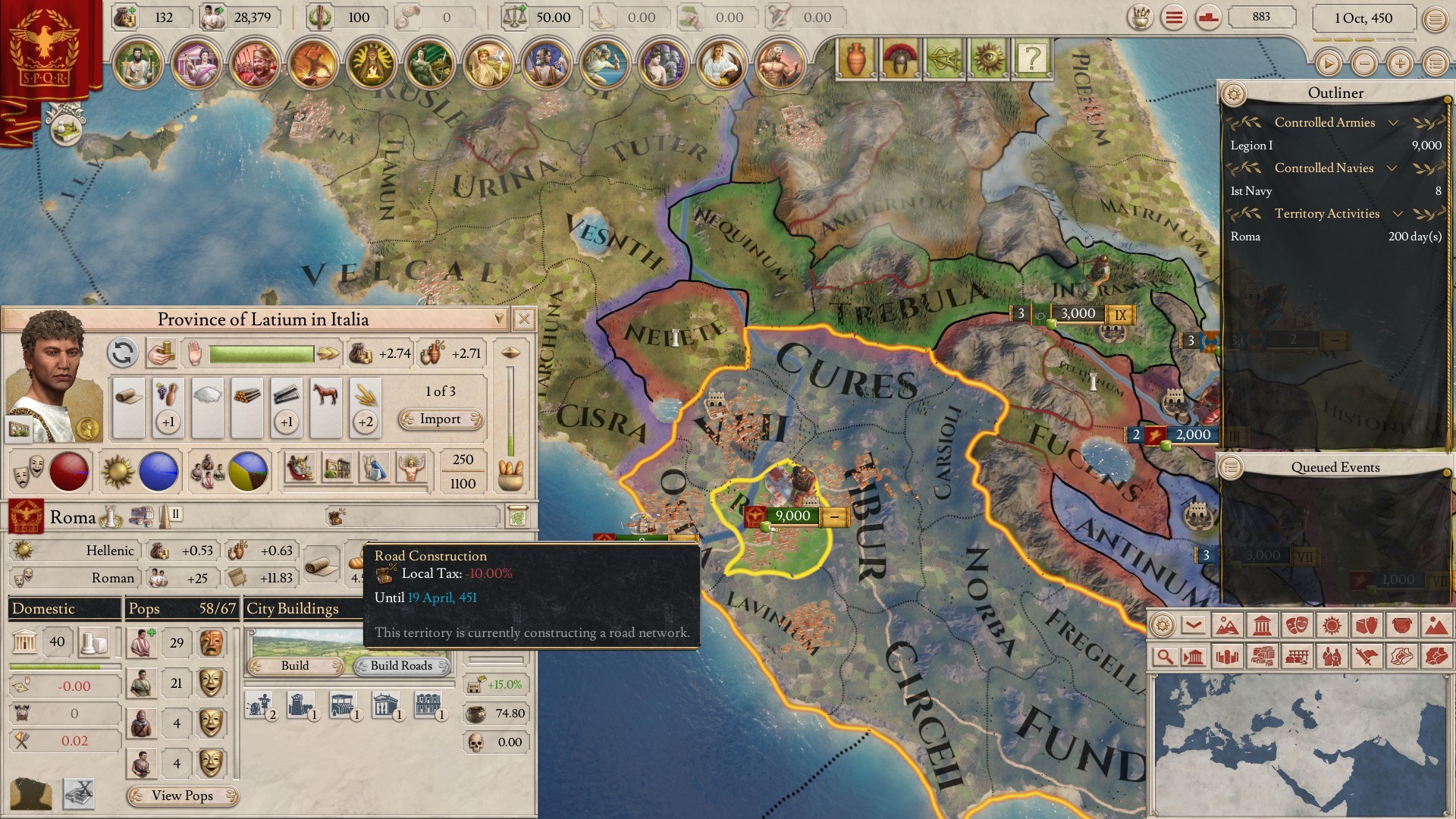The image size is (1456, 819).
Task: Collapse the Controlled Armies section
Action: pos(1393,123)
